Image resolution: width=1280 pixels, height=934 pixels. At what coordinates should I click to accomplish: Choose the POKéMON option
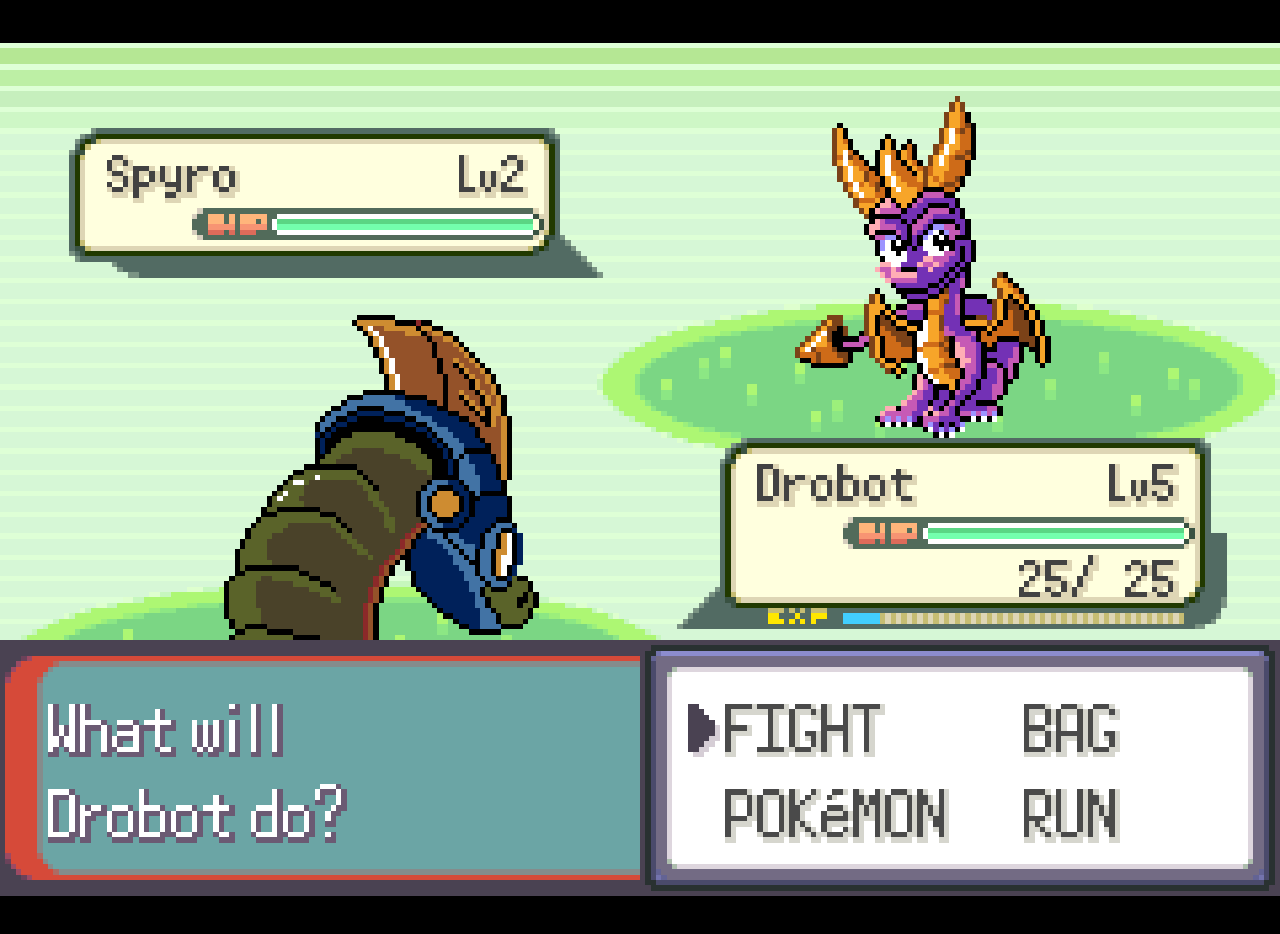(838, 814)
